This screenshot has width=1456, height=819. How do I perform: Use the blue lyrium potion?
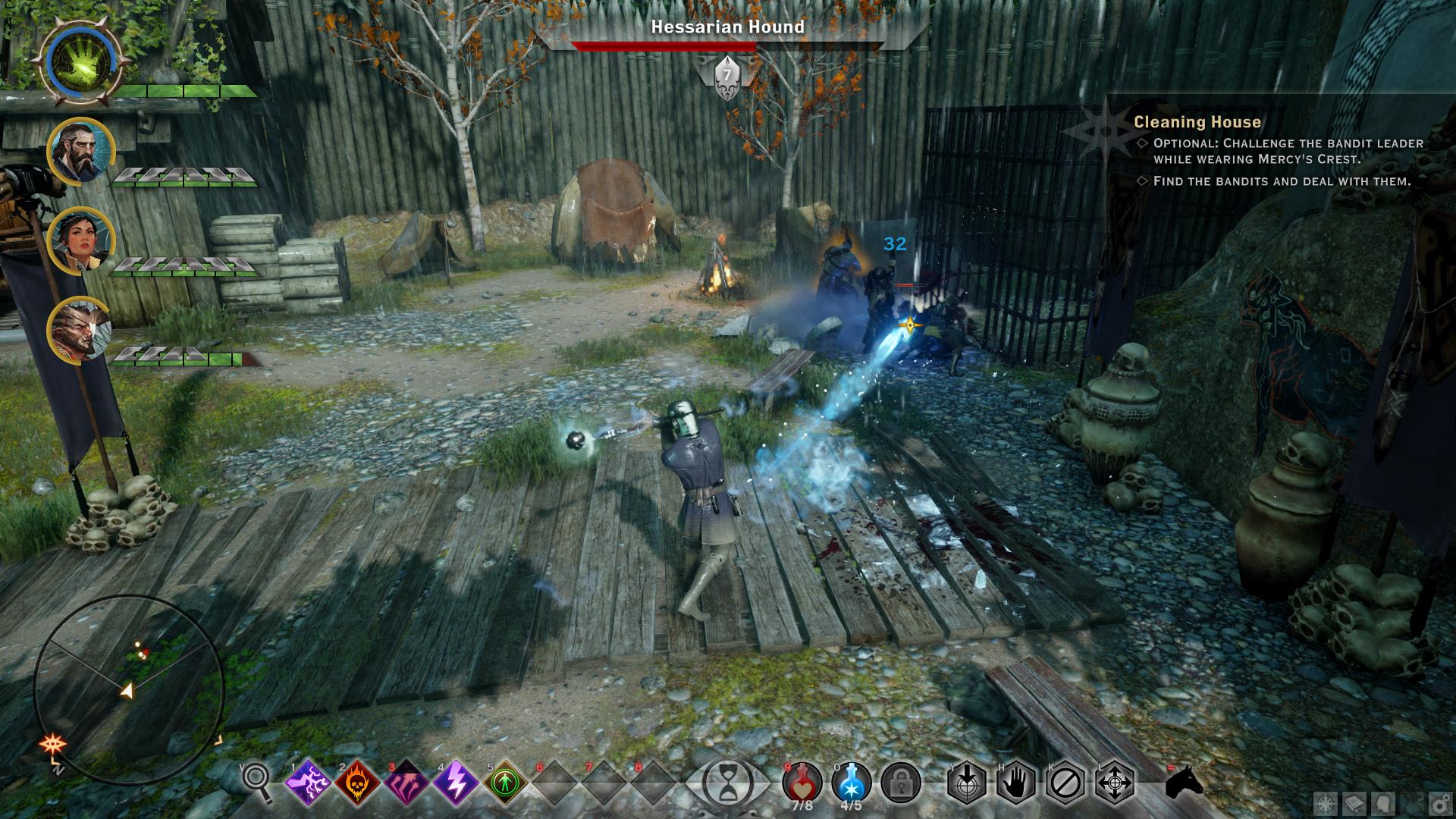click(x=852, y=781)
